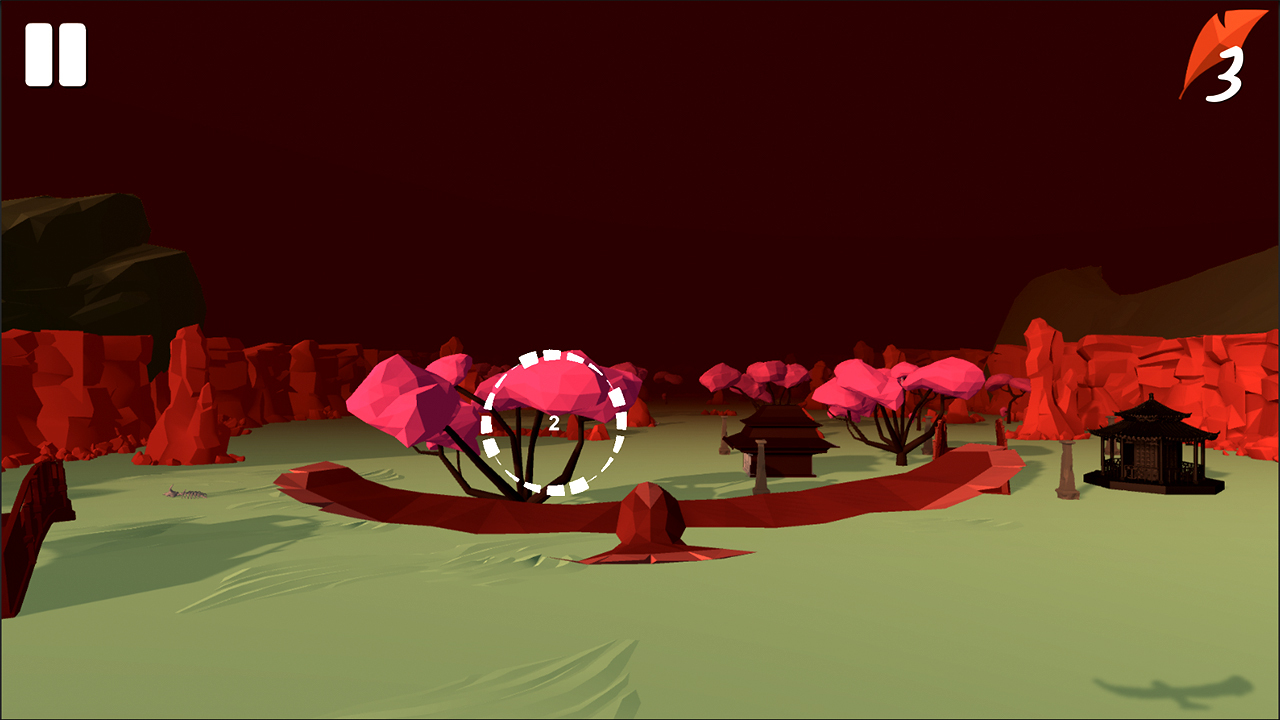Select the dashed circle target marked 2
This screenshot has height=720, width=1280.
pyautogui.click(x=555, y=420)
